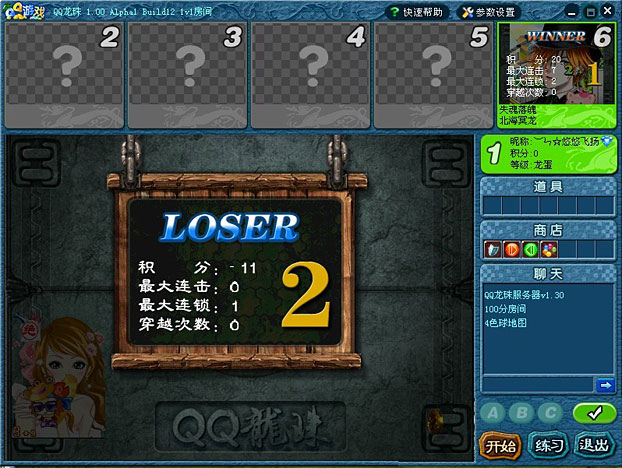
Task: Select empty player slot number 4
Action: (x=310, y=73)
